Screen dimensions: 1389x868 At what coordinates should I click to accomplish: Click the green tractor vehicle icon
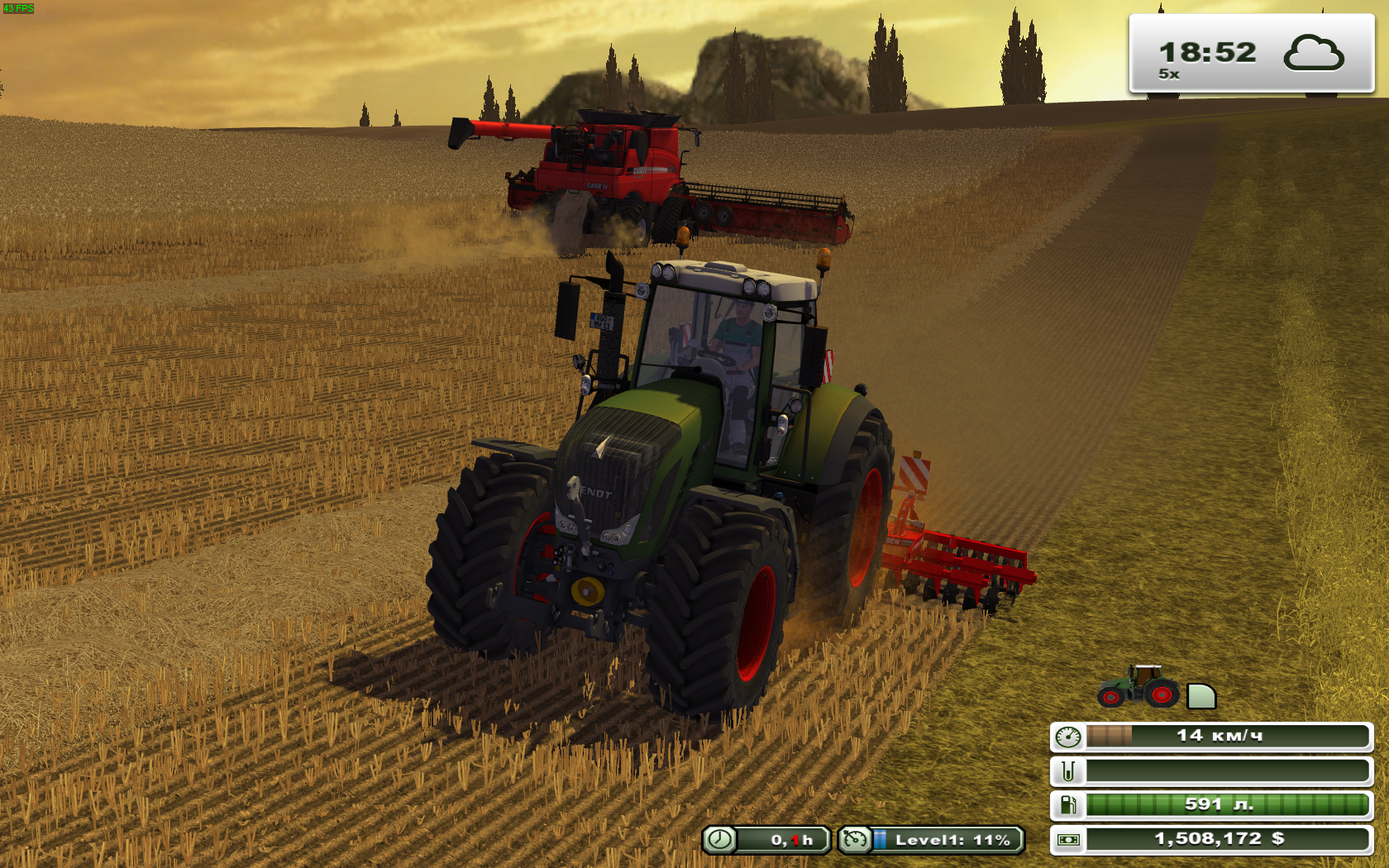pyautogui.click(x=1138, y=687)
